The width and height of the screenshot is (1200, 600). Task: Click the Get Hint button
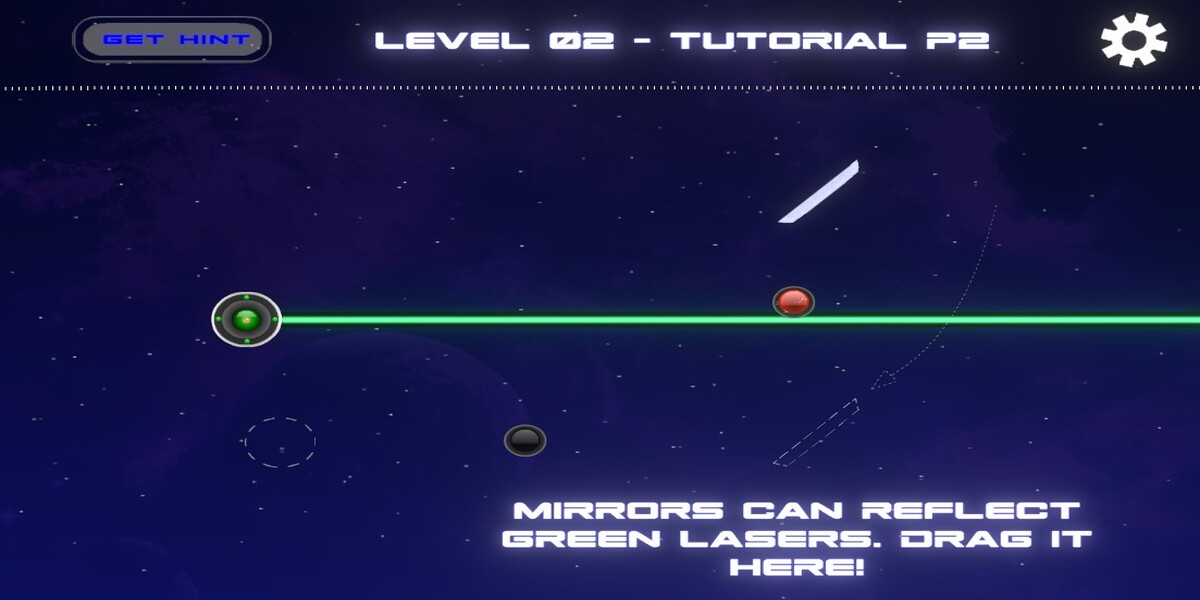[172, 40]
